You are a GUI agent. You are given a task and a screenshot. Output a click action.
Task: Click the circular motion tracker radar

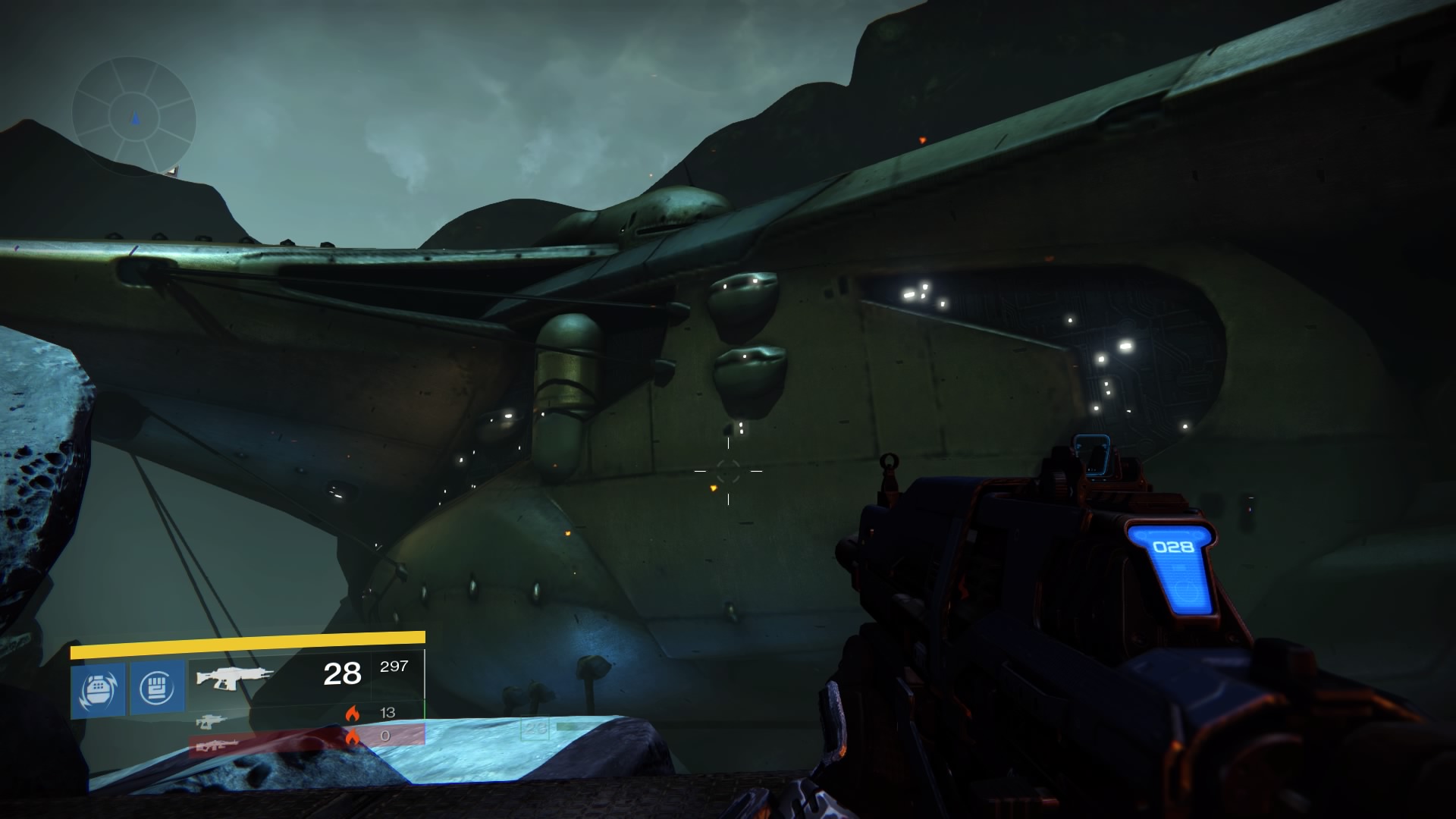[134, 118]
